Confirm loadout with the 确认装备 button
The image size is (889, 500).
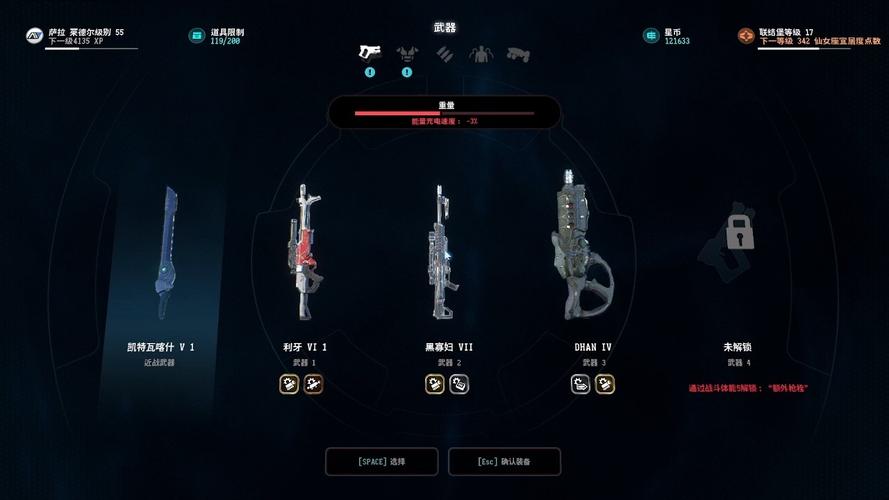pos(504,462)
